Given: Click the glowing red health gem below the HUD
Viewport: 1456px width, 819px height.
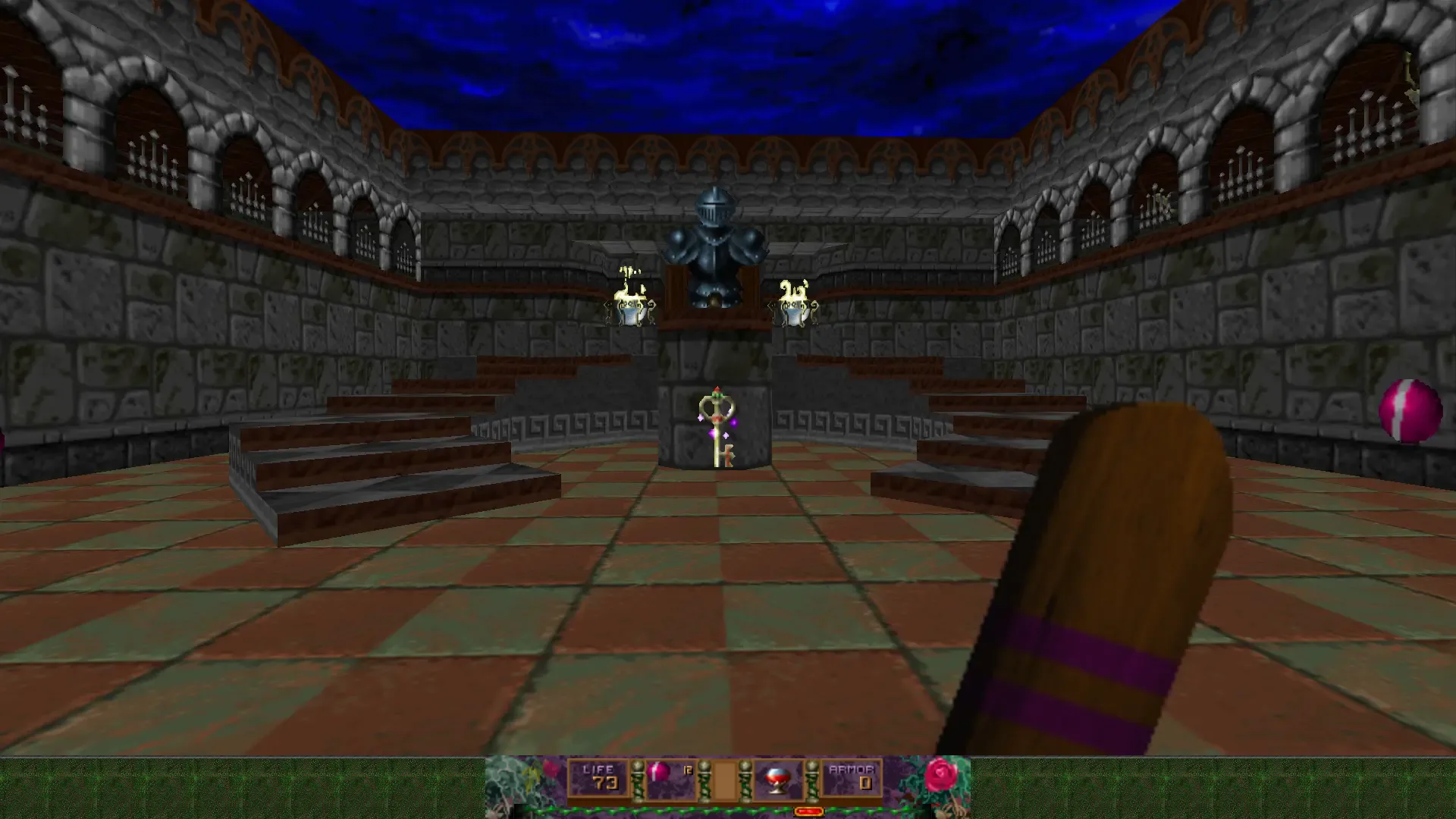Looking at the screenshot, I should coord(810,811).
